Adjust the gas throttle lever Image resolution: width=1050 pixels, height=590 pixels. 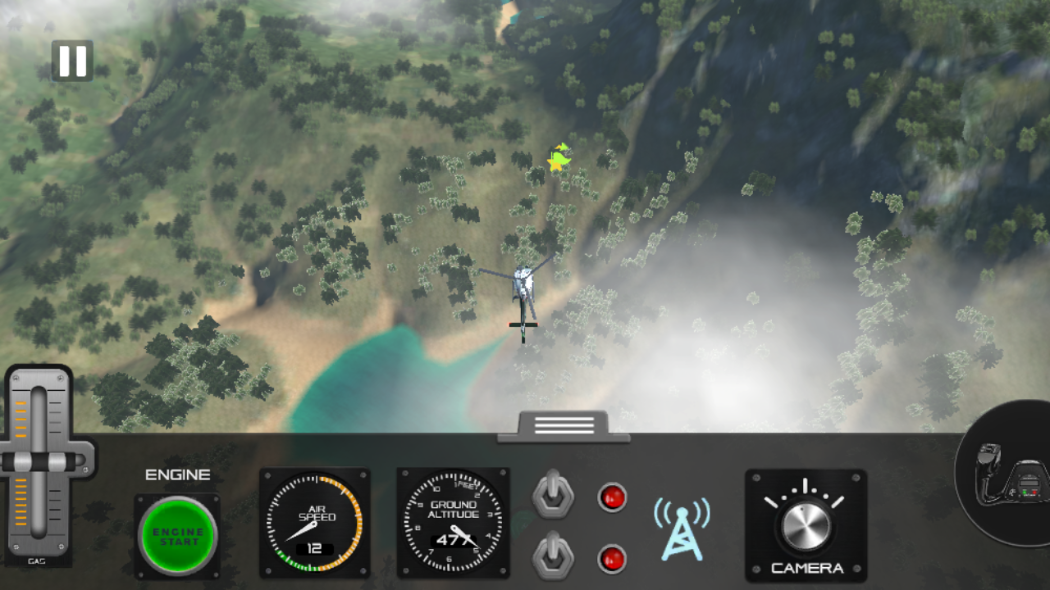click(38, 462)
